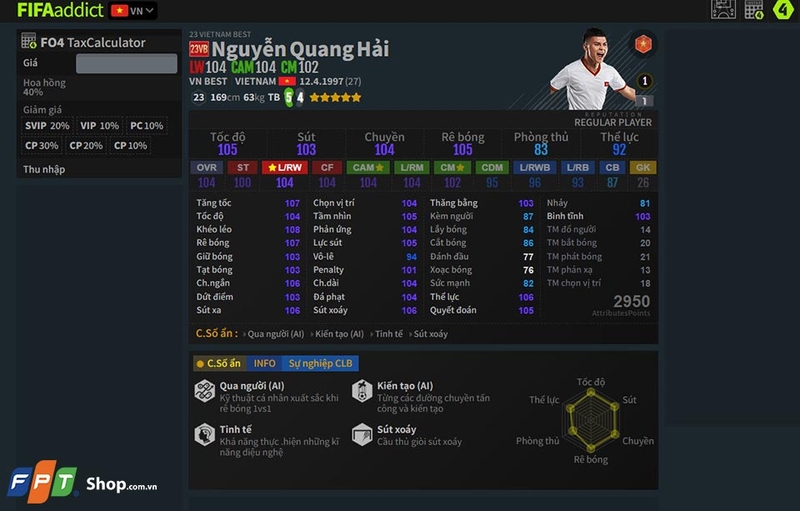The width and height of the screenshot is (800, 511).
Task: Select the ST position rating
Action: pos(242,167)
